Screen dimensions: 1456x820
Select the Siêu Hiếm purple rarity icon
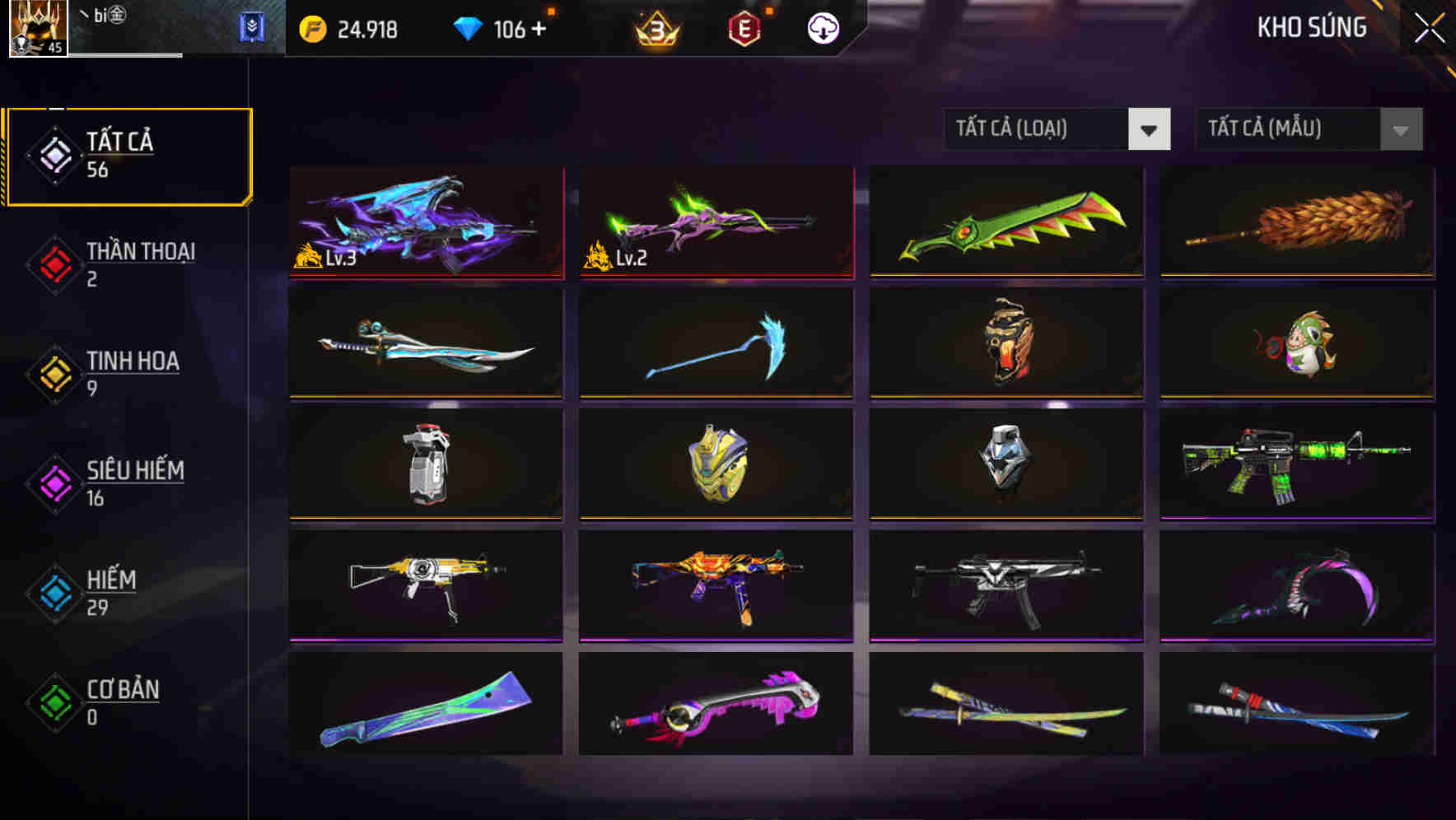point(54,482)
